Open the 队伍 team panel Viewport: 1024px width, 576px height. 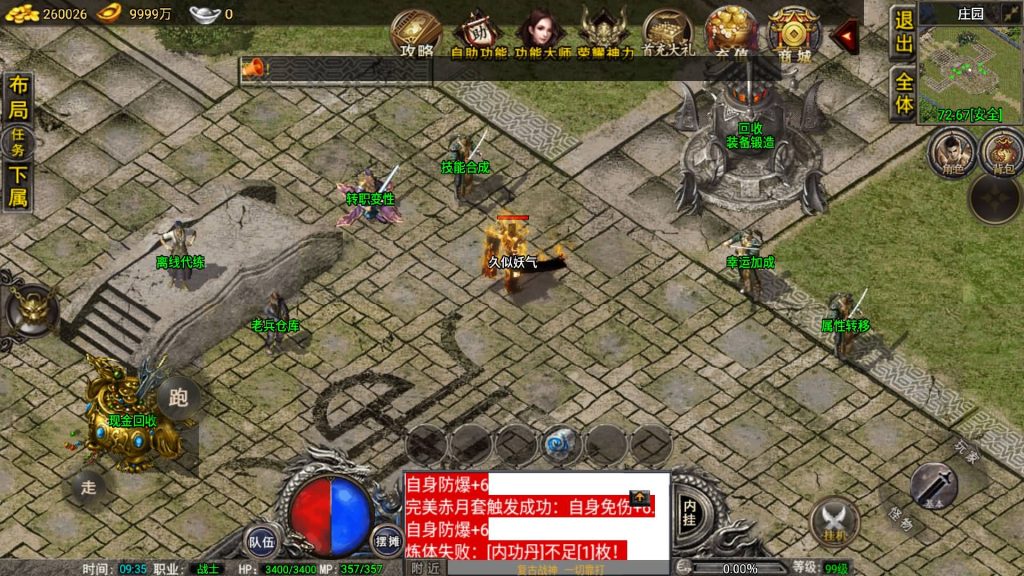coord(261,540)
